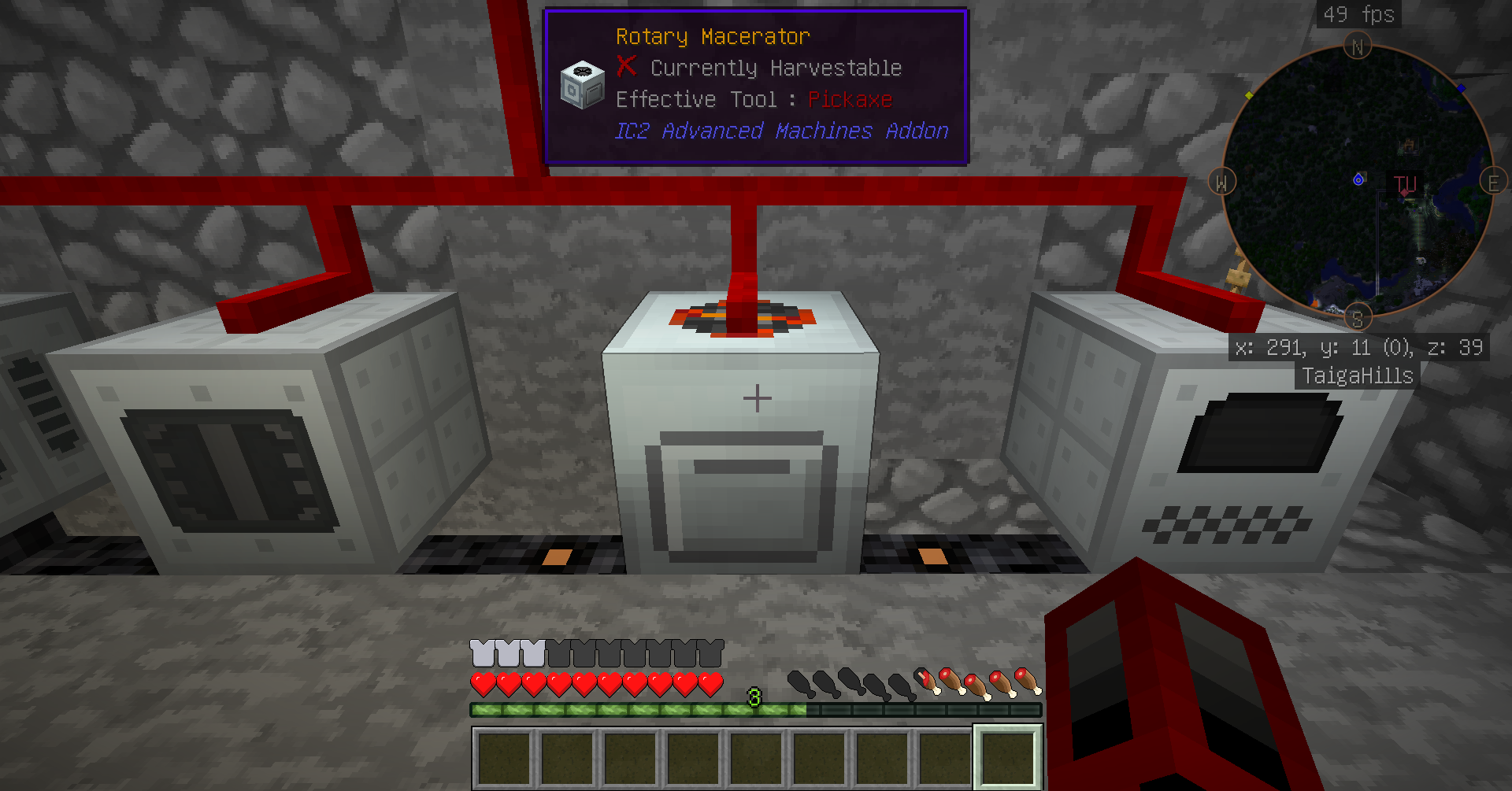This screenshot has height=791, width=1512.
Task: Select the highlighted hotbar slot
Action: 1008,757
